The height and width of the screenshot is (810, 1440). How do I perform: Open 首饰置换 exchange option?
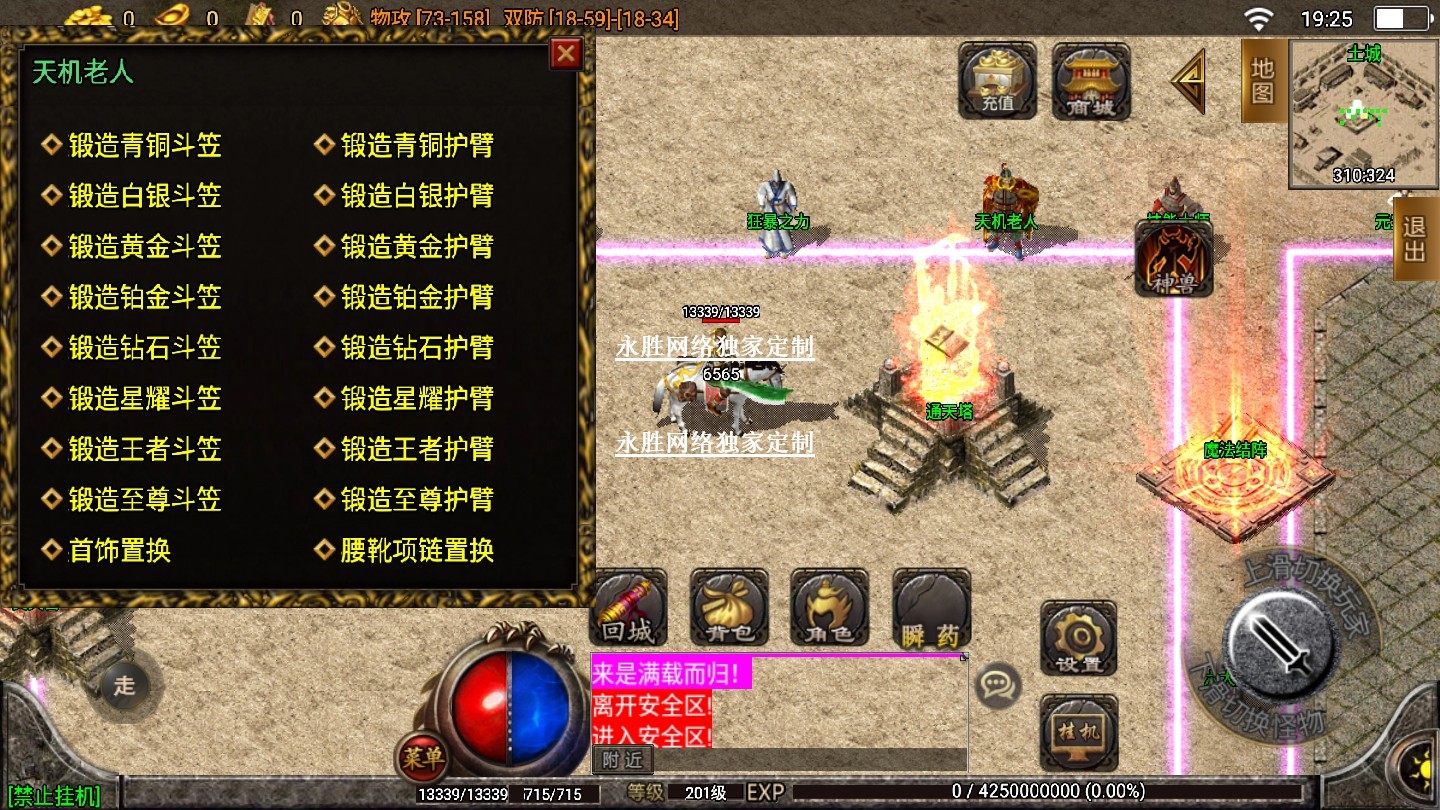[x=119, y=550]
